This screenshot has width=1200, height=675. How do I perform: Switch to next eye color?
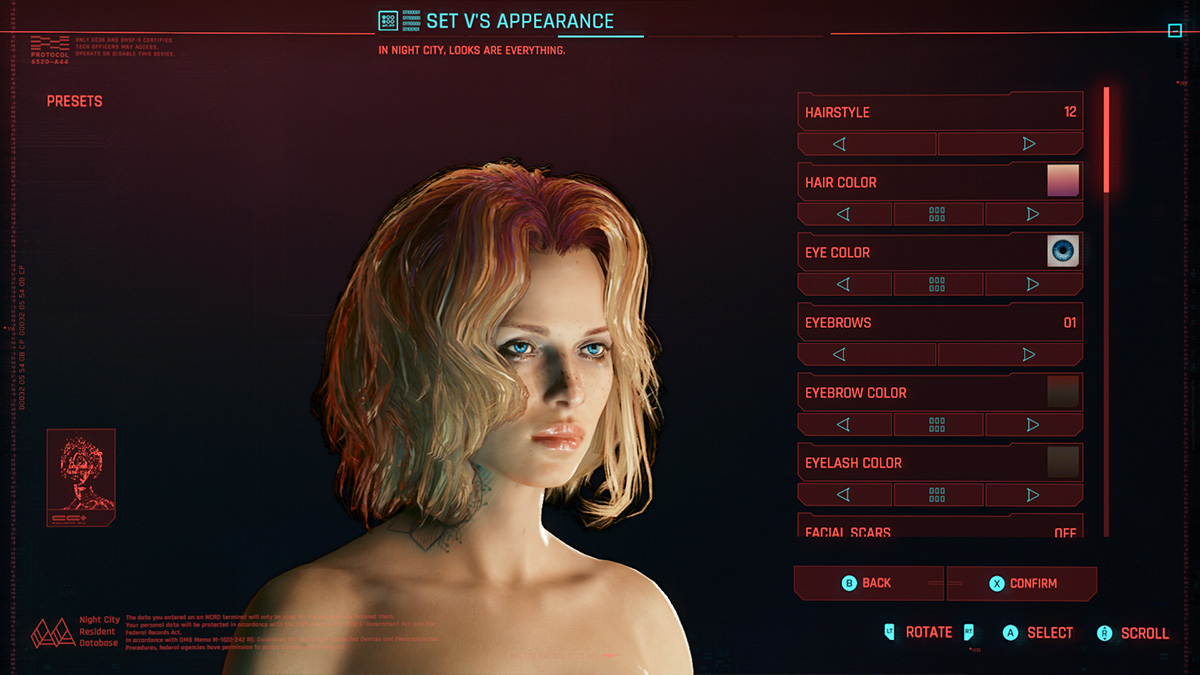pyautogui.click(x=1033, y=284)
